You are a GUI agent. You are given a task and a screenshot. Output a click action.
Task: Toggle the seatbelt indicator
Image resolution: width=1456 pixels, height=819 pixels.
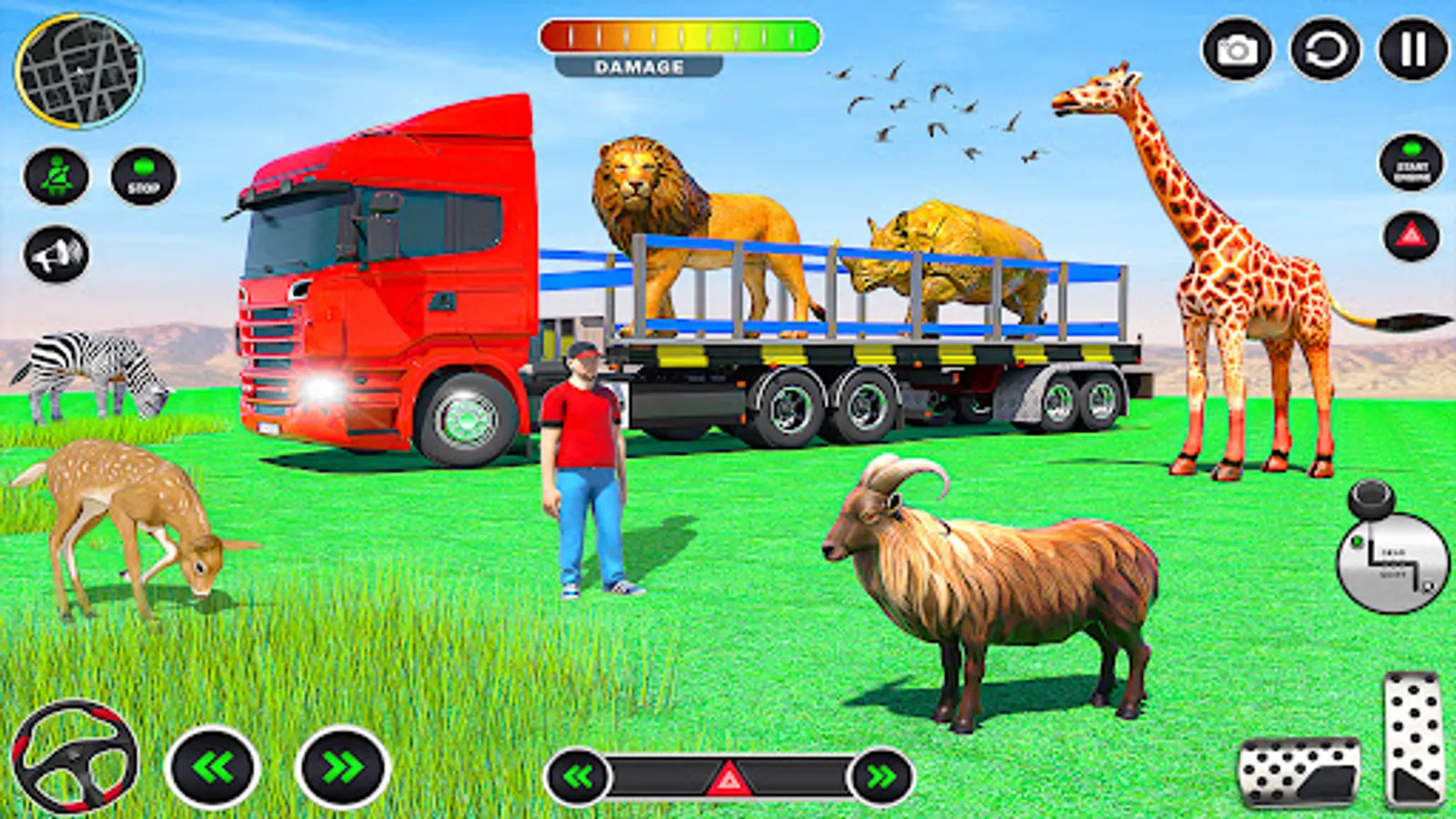[56, 175]
